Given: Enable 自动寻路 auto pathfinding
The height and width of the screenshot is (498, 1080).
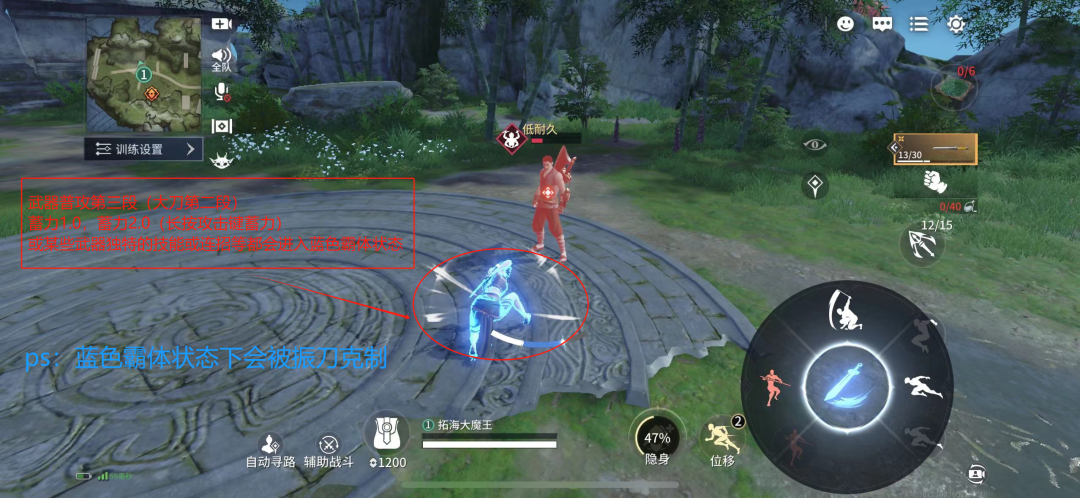Looking at the screenshot, I should pyautogui.click(x=270, y=447).
